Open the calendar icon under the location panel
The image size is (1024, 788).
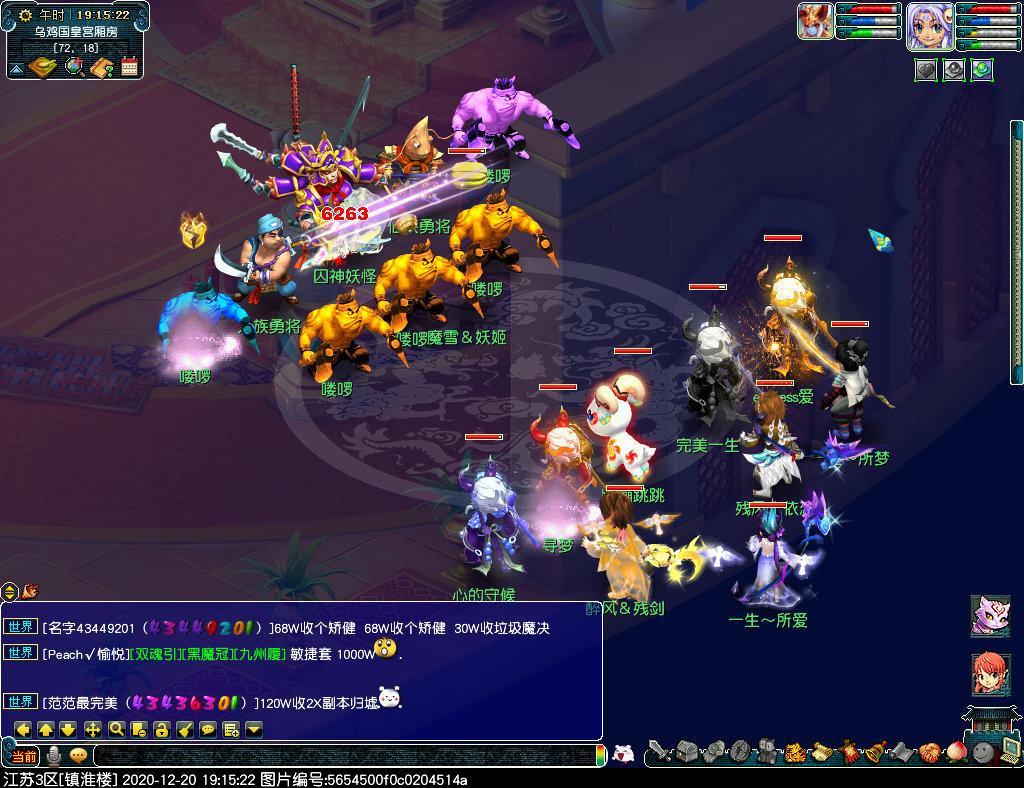pyautogui.click(x=129, y=67)
